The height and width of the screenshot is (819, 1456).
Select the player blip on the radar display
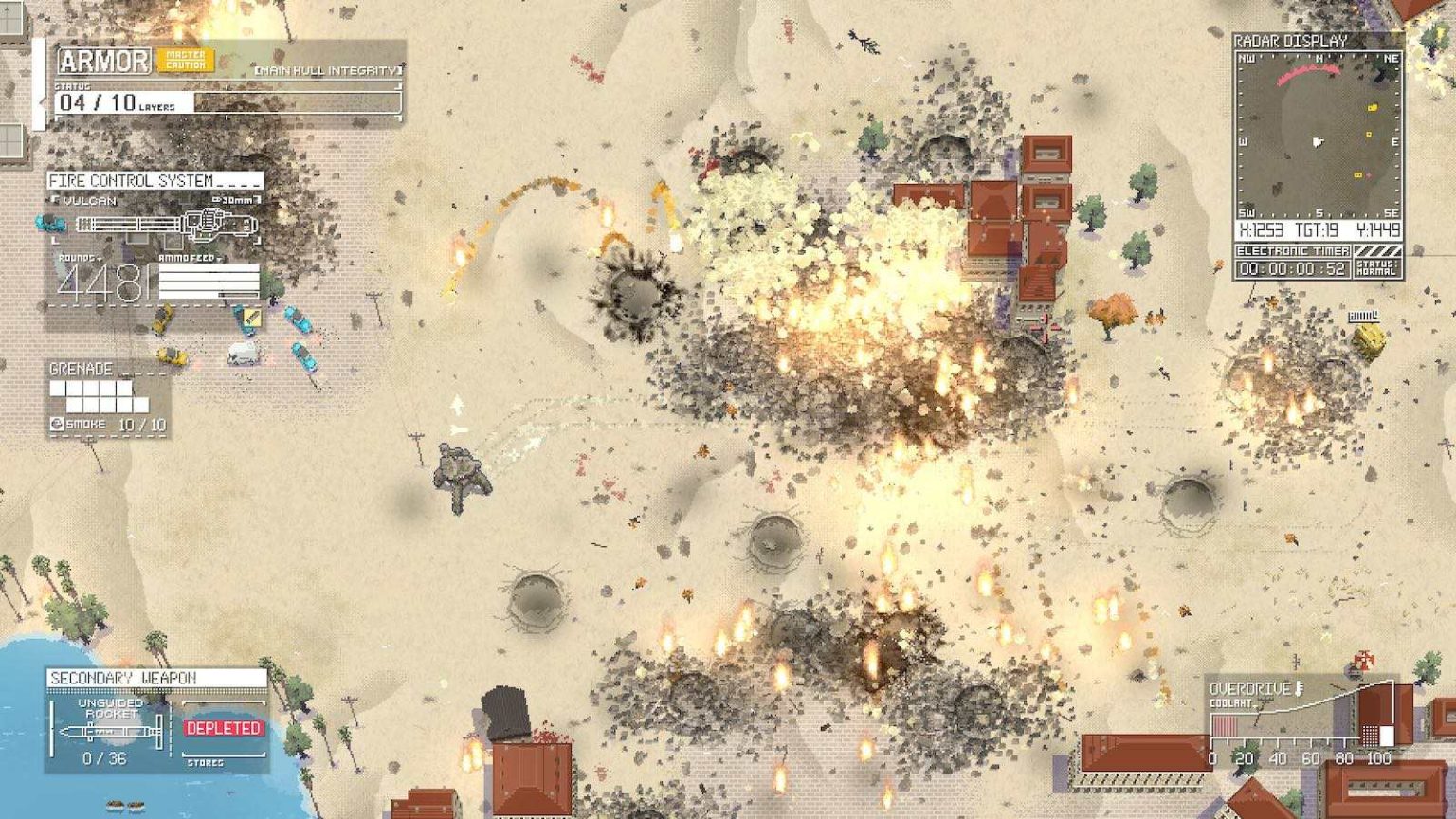pyautogui.click(x=1317, y=142)
